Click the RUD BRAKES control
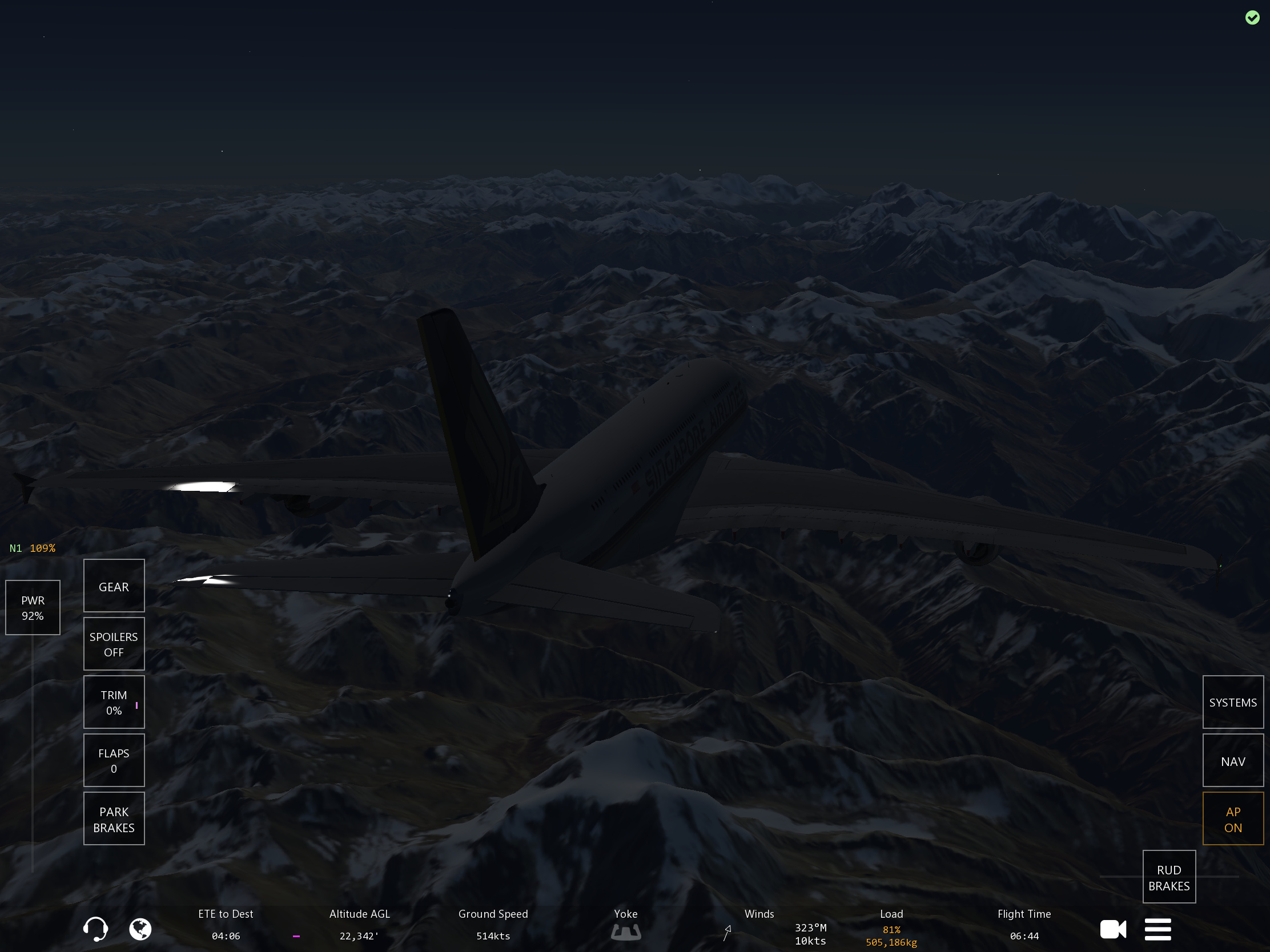 [1168, 877]
